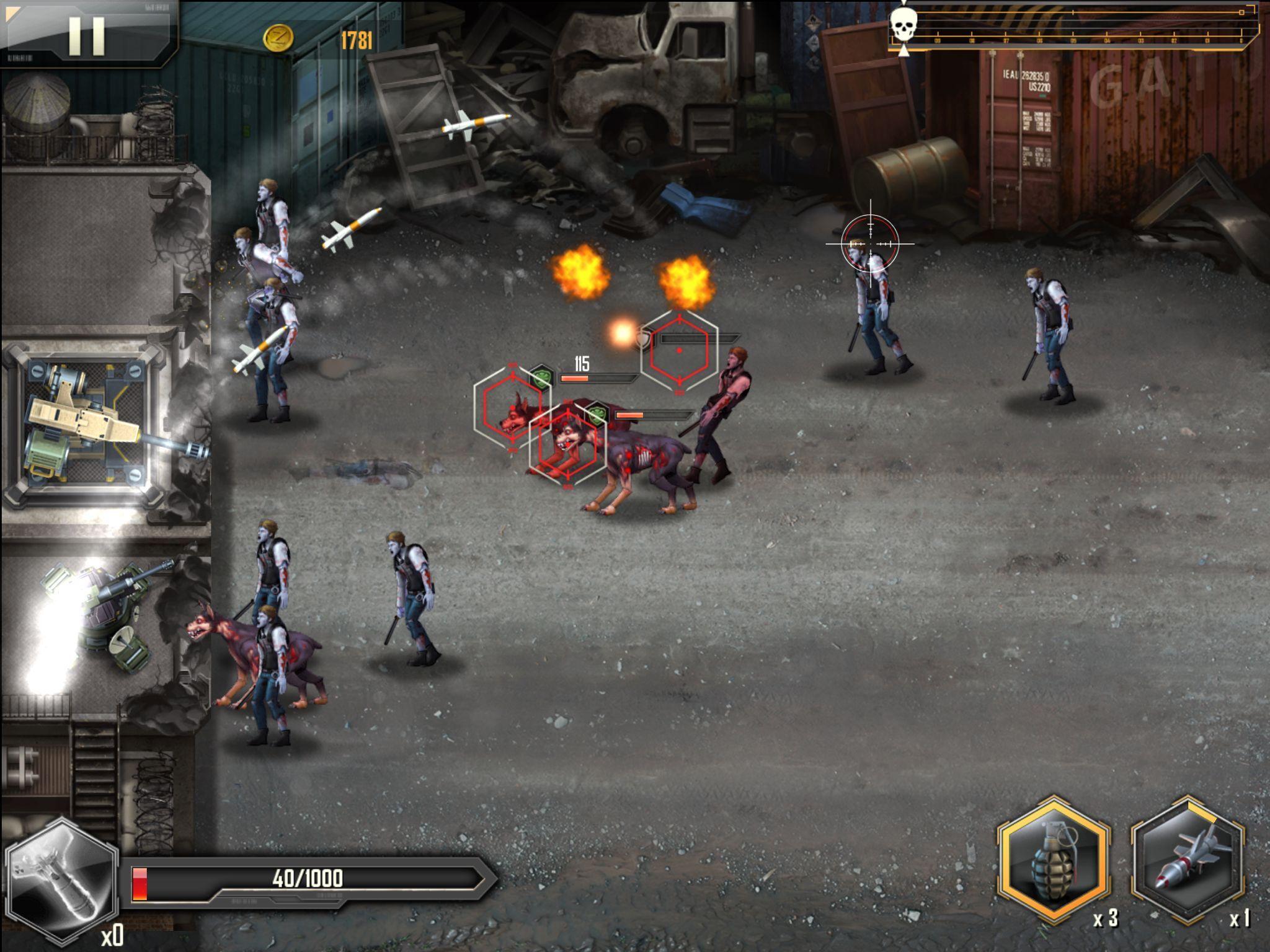Pause the game
This screenshot has height=952, width=1270.
pos(86,35)
